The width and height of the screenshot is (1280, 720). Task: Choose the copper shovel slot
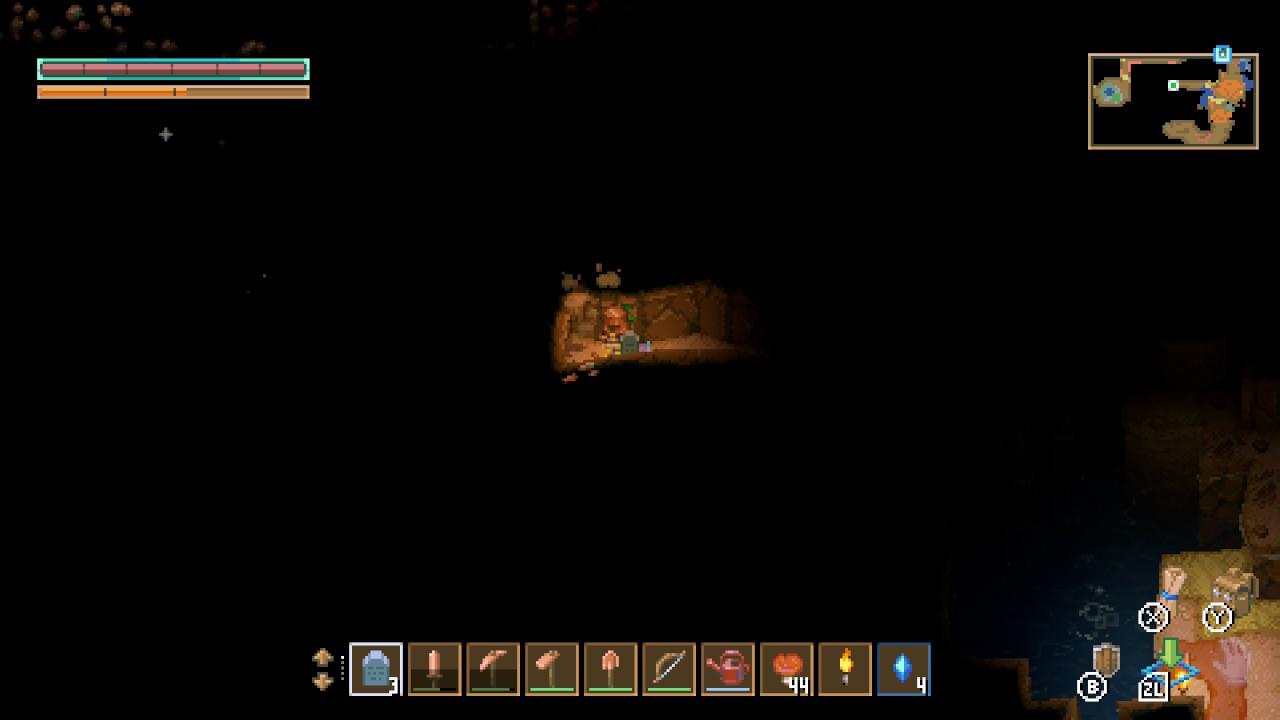tap(610, 669)
